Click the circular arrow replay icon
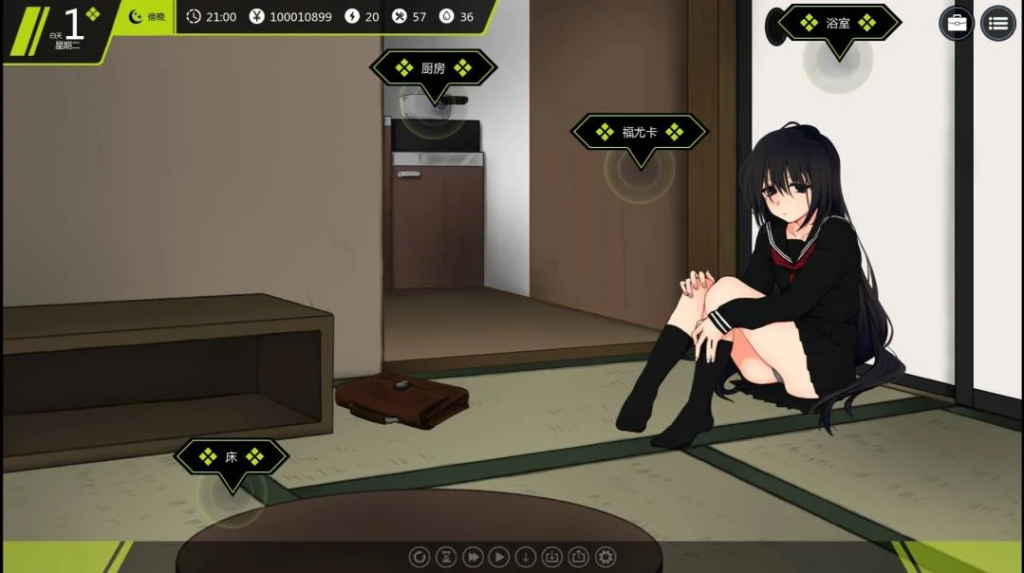Viewport: 1024px width, 573px height. [421, 556]
